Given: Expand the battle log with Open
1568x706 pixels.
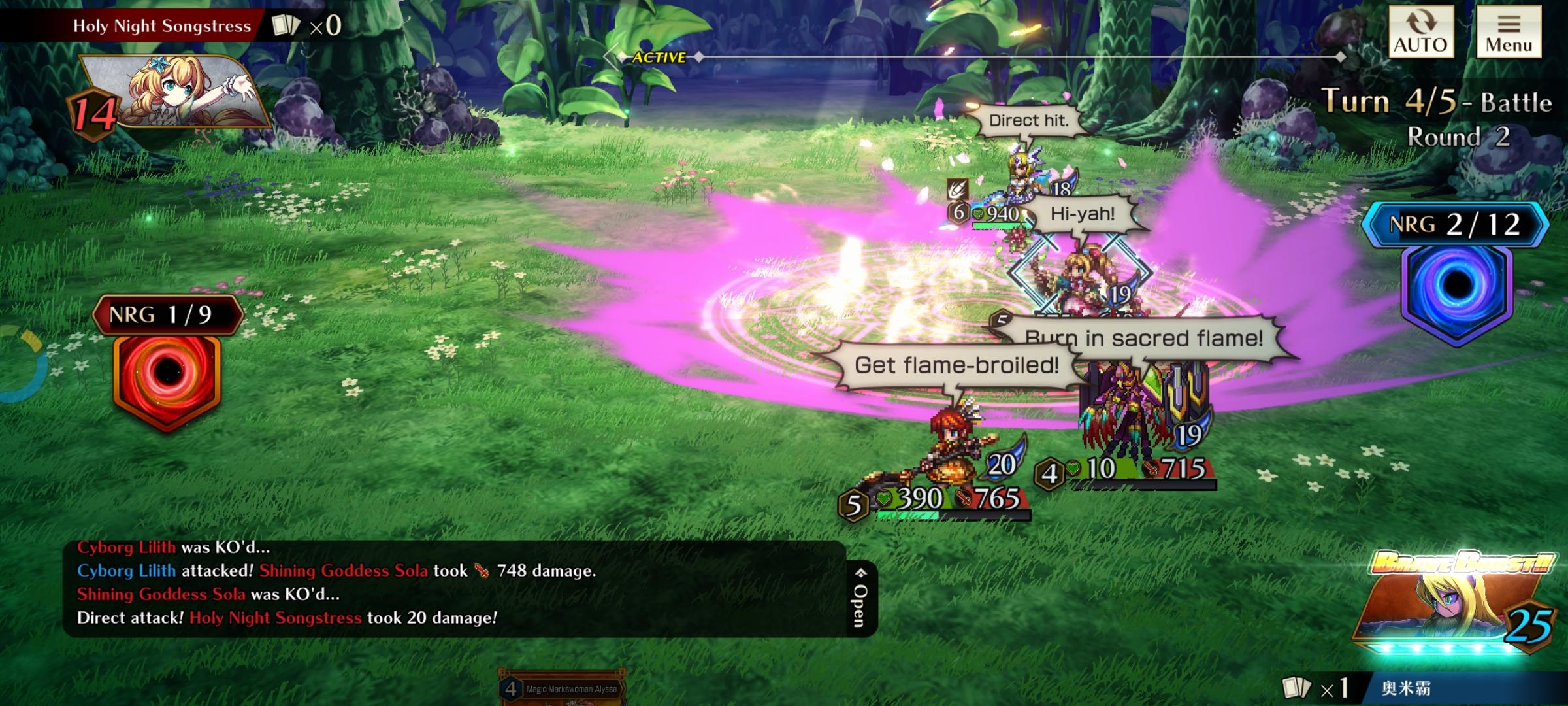Looking at the screenshot, I should [860, 598].
